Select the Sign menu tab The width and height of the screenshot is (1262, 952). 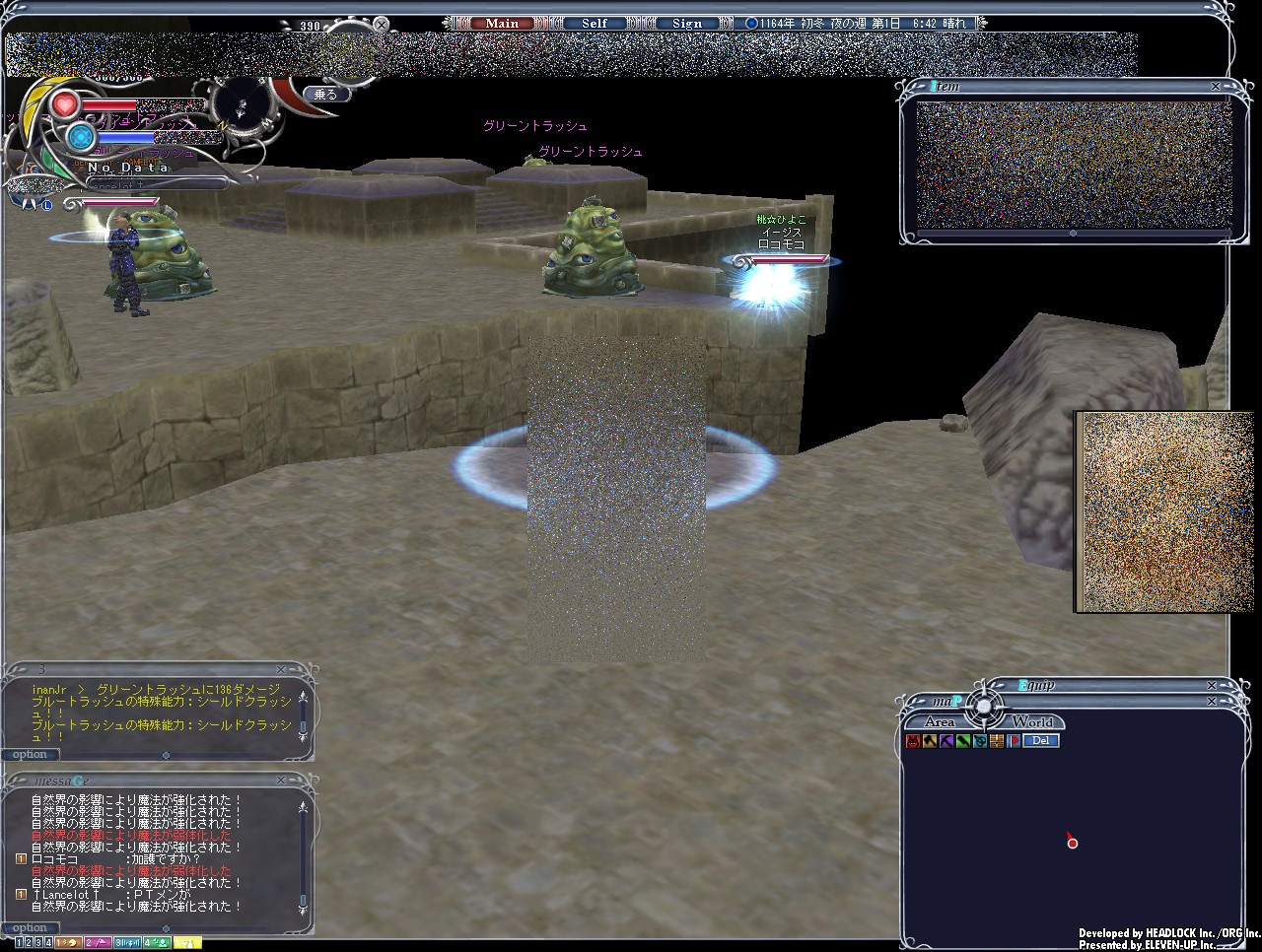pos(687,24)
